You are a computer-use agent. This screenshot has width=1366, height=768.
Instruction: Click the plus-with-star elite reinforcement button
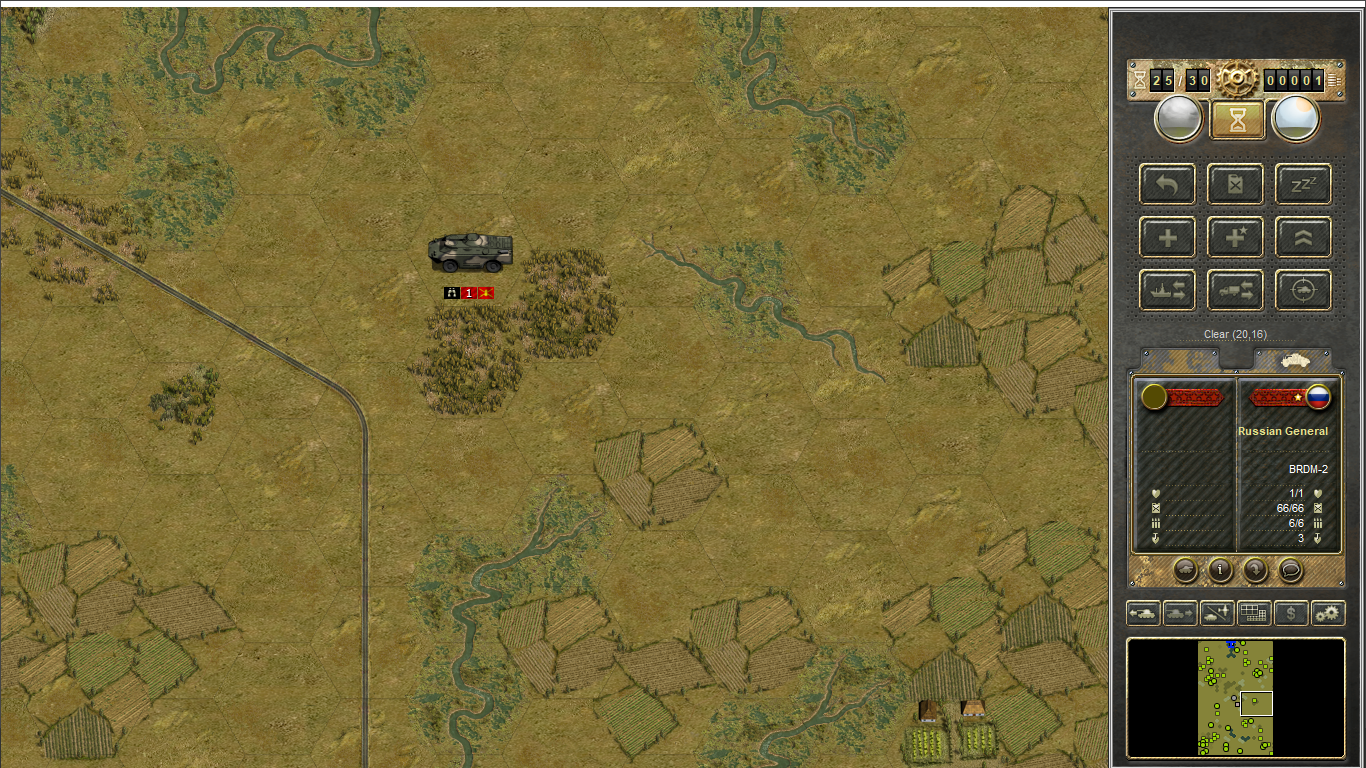1235,237
